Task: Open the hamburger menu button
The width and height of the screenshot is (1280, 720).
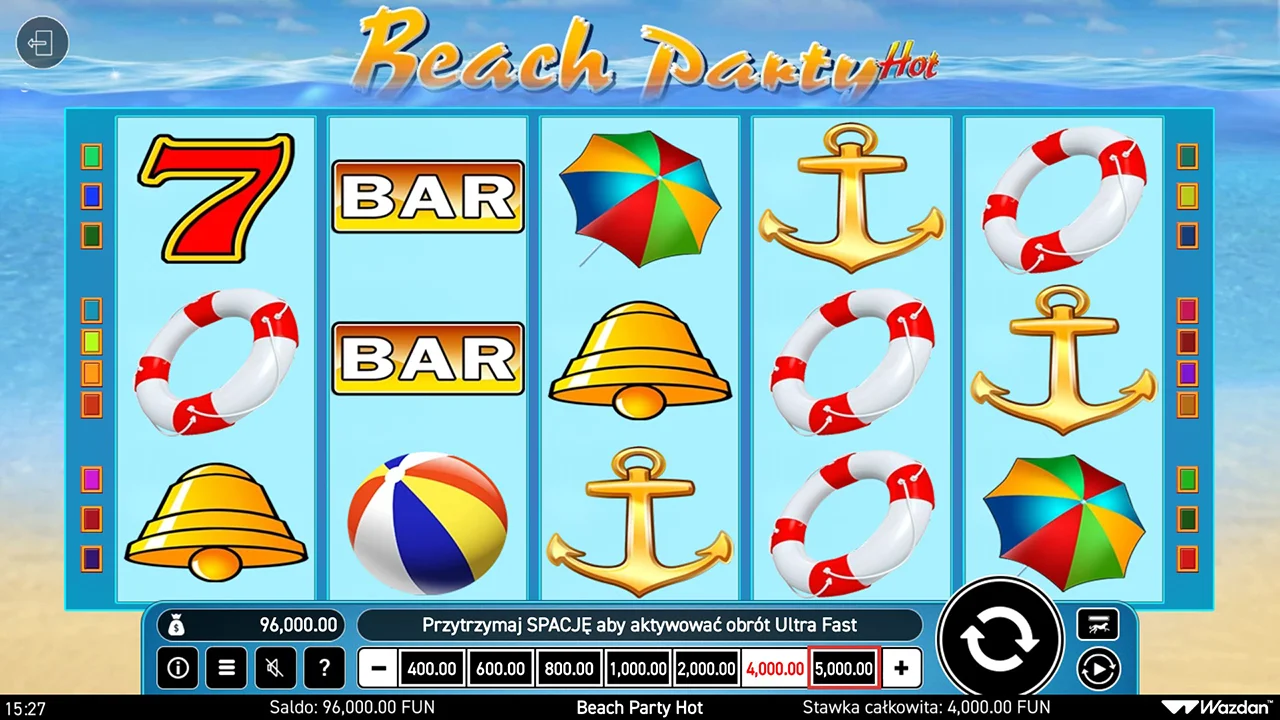Action: (x=227, y=667)
